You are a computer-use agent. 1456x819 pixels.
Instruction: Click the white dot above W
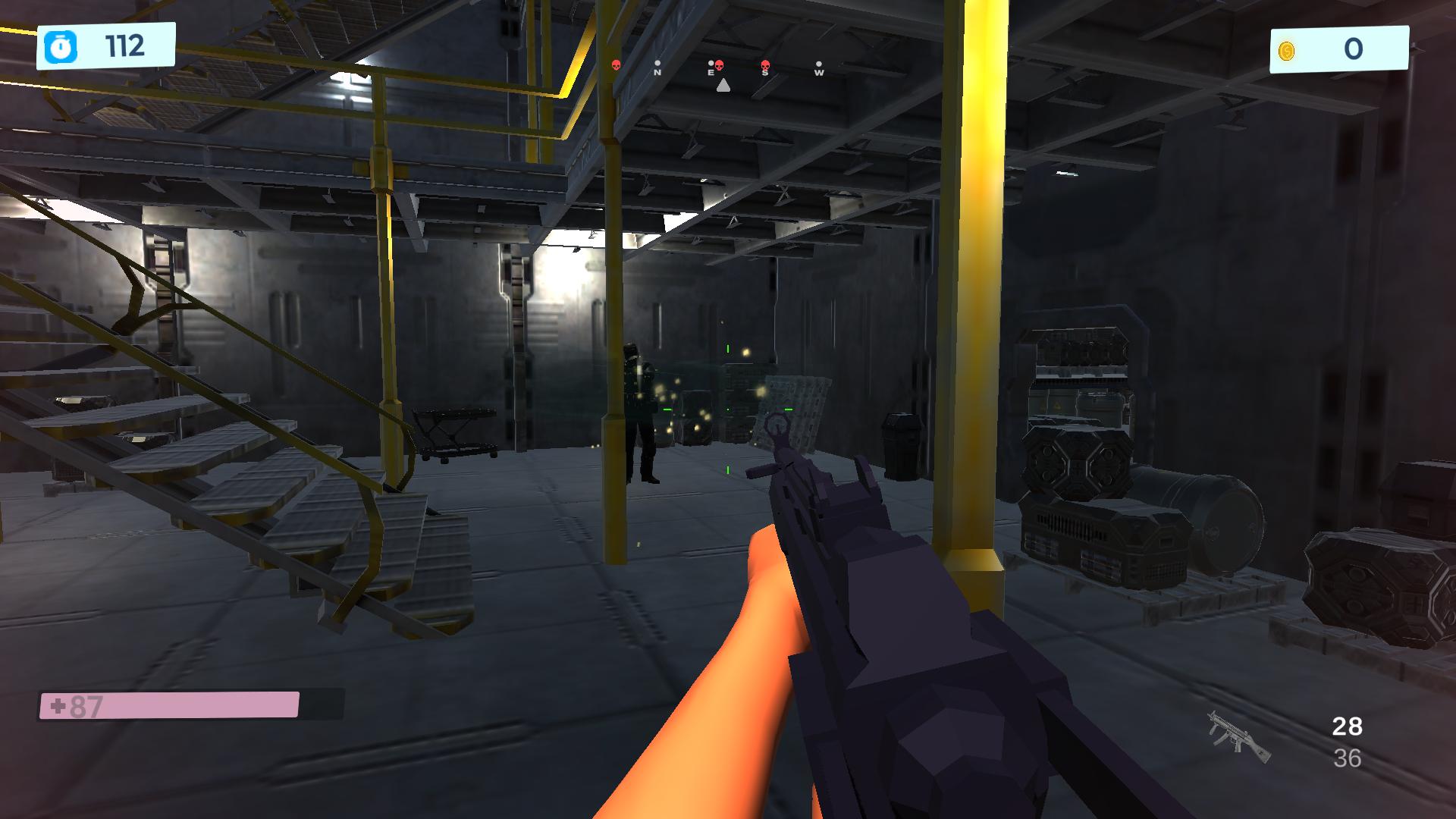pyautogui.click(x=819, y=64)
